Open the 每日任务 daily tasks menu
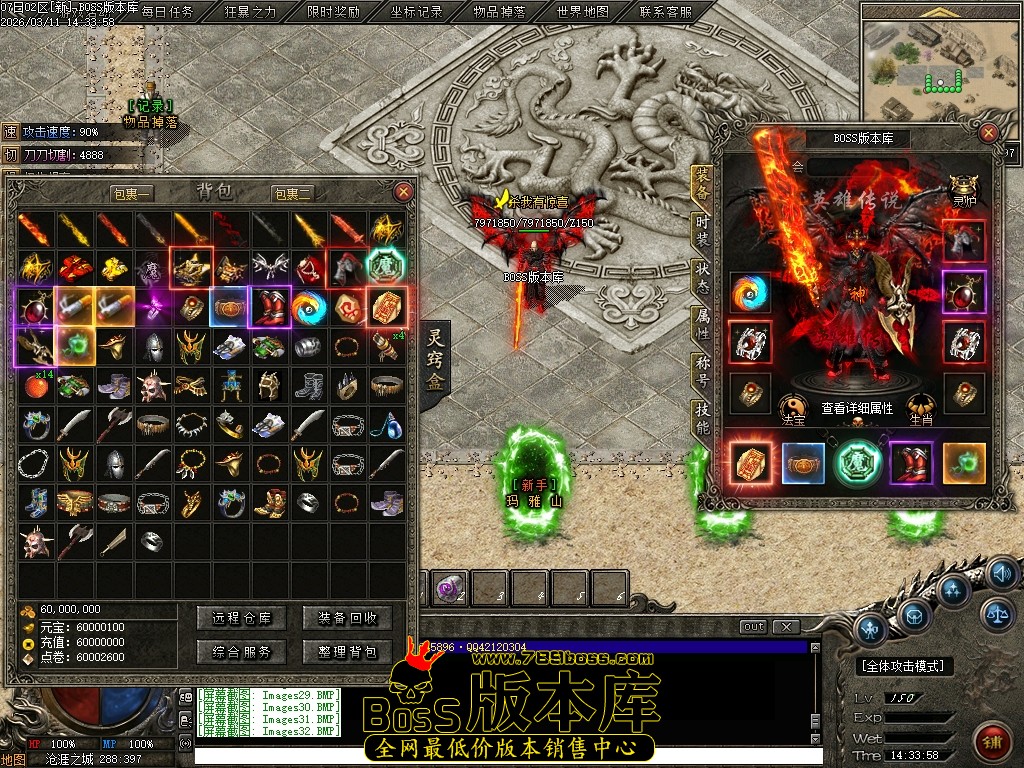 pos(167,13)
